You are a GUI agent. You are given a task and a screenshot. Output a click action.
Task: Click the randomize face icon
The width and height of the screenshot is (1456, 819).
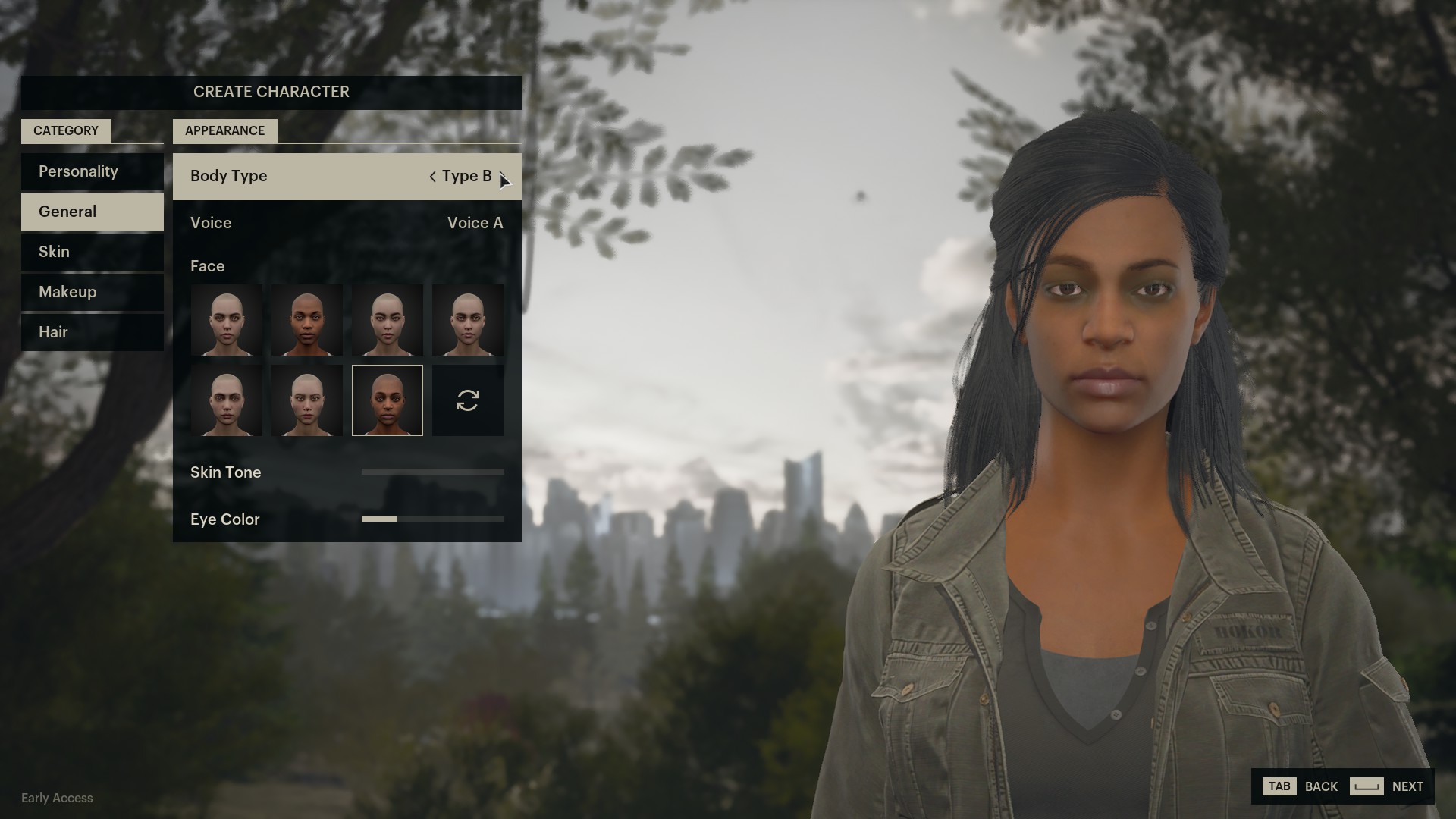pos(467,400)
